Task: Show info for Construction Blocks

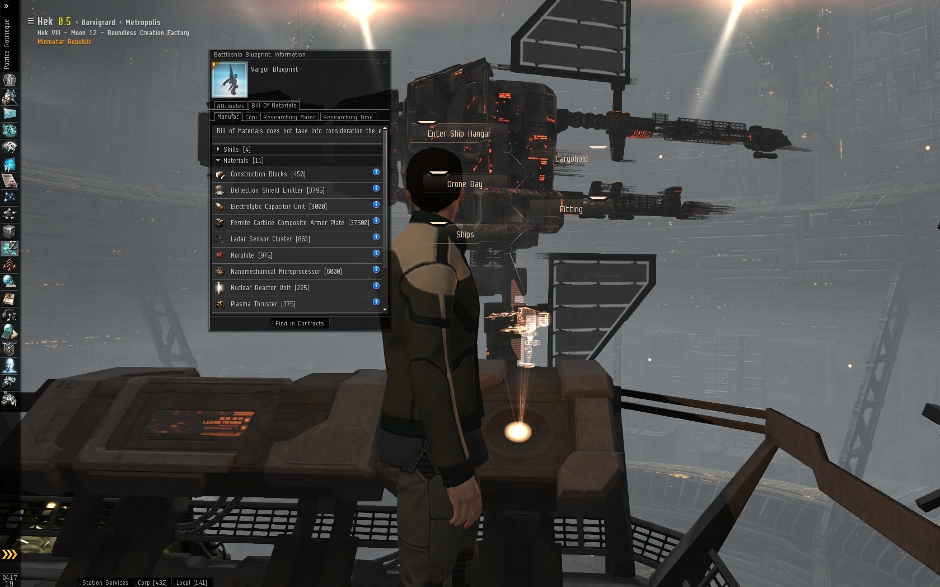Action: point(376,173)
